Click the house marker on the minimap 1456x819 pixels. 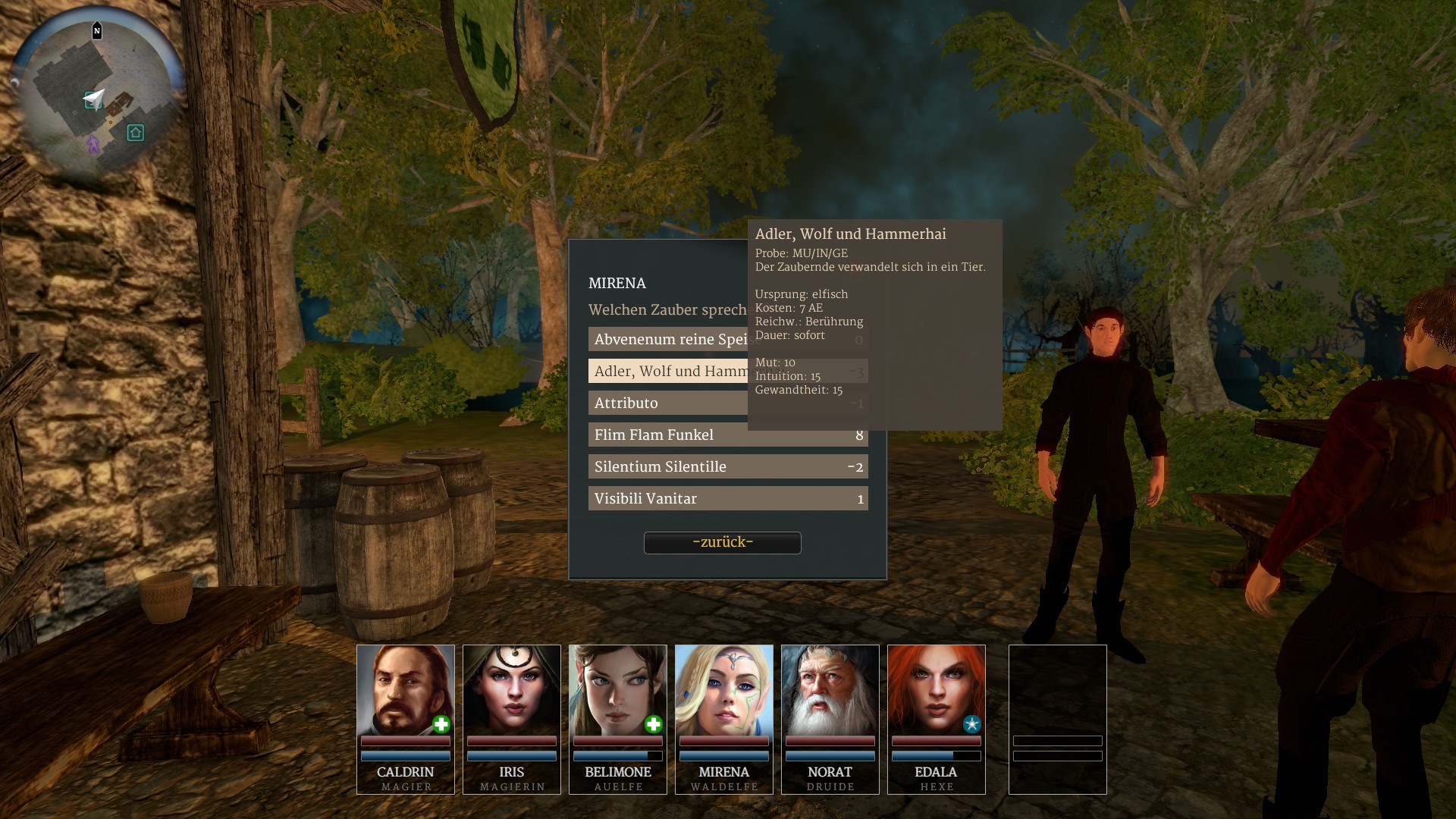click(x=135, y=133)
